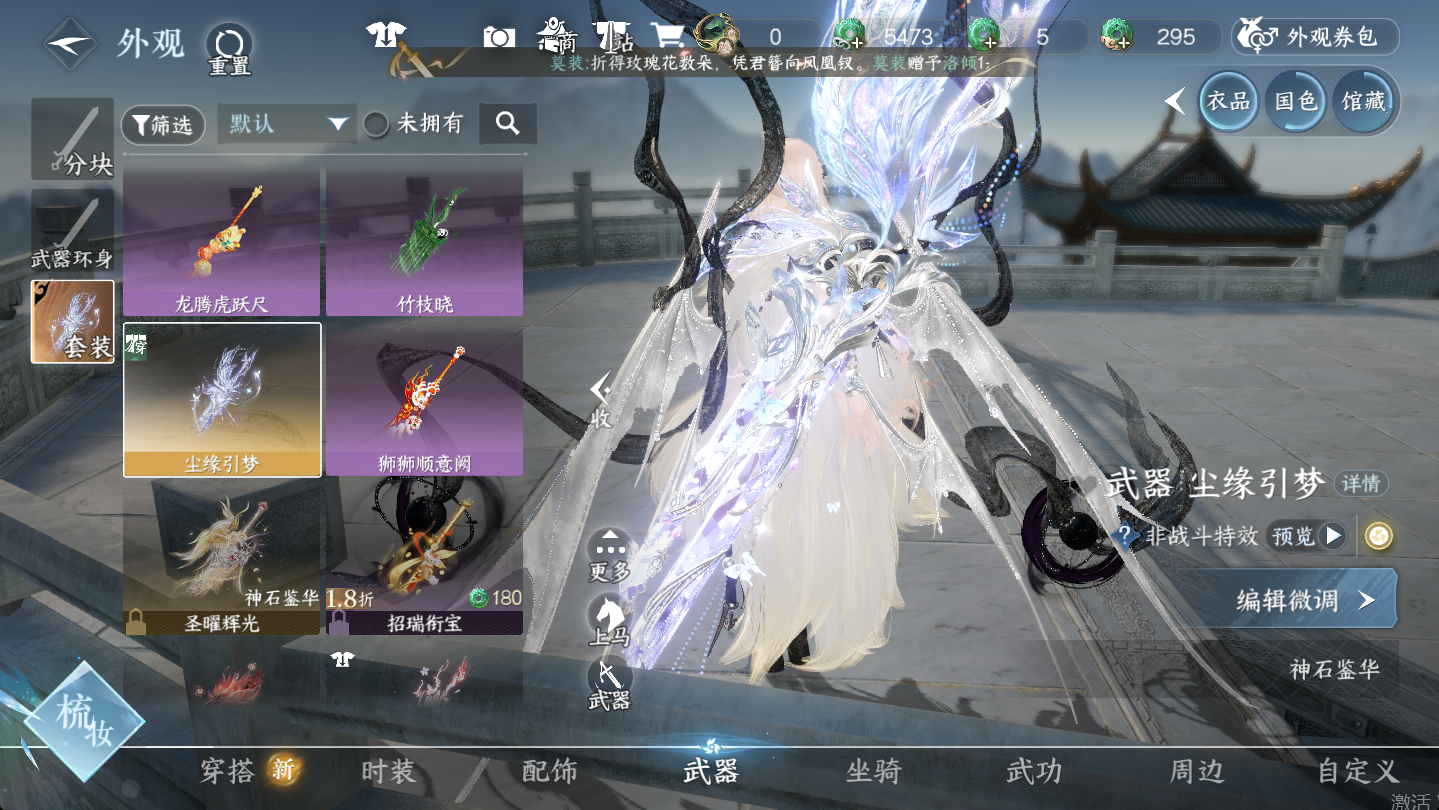This screenshot has height=810, width=1439.
Task: Open the weapon search magnifier
Action: [x=508, y=124]
